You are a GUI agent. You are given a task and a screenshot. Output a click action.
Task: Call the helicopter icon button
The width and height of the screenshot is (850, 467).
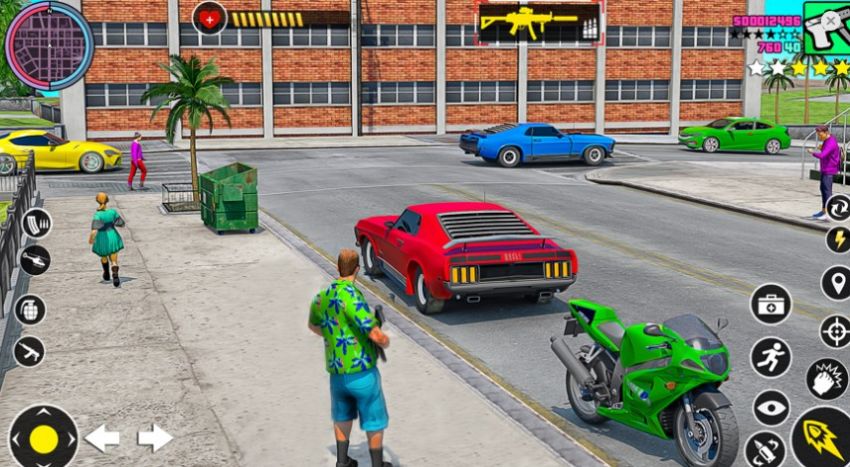click(34, 260)
